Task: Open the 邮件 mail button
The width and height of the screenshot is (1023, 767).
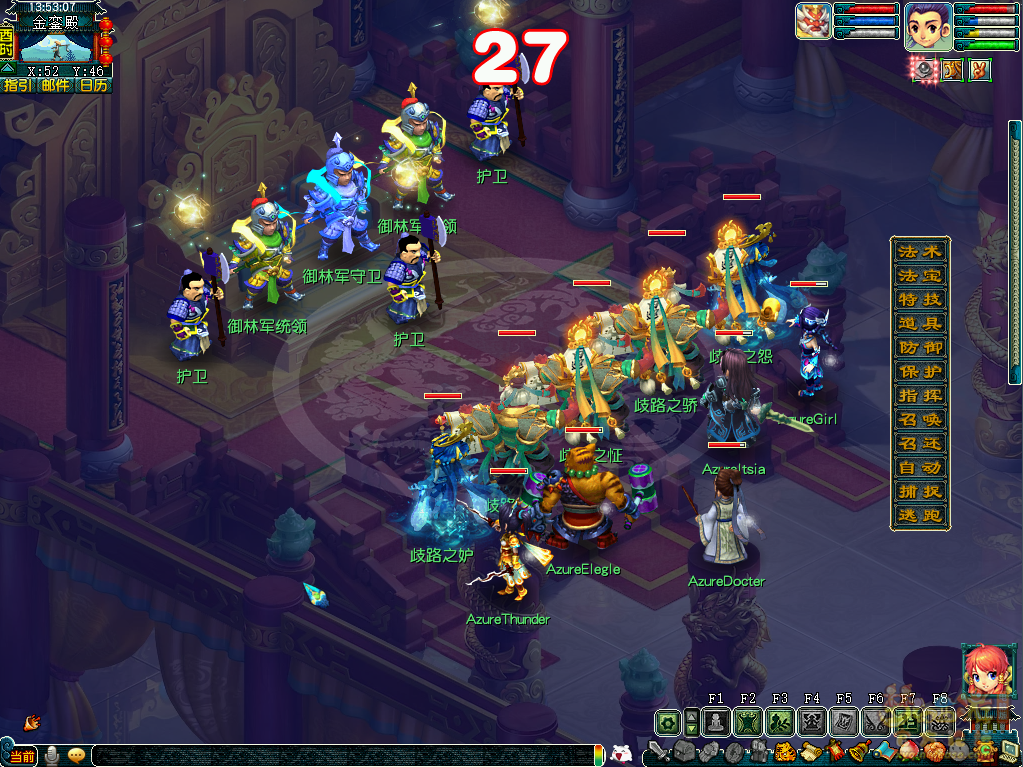Action: coord(56,86)
